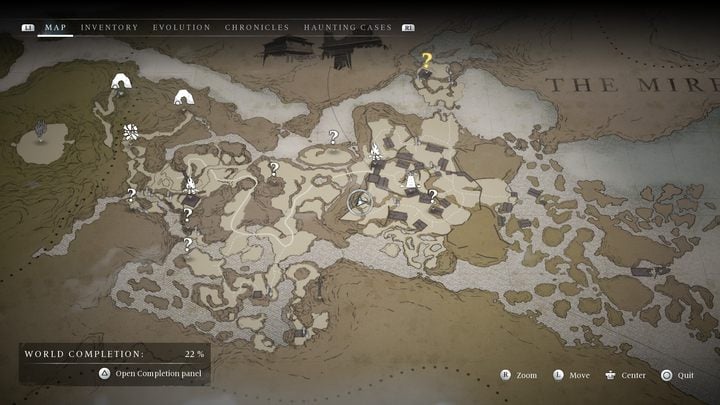The width and height of the screenshot is (720, 405).
Task: Open the Evolution tab
Action: (x=181, y=27)
